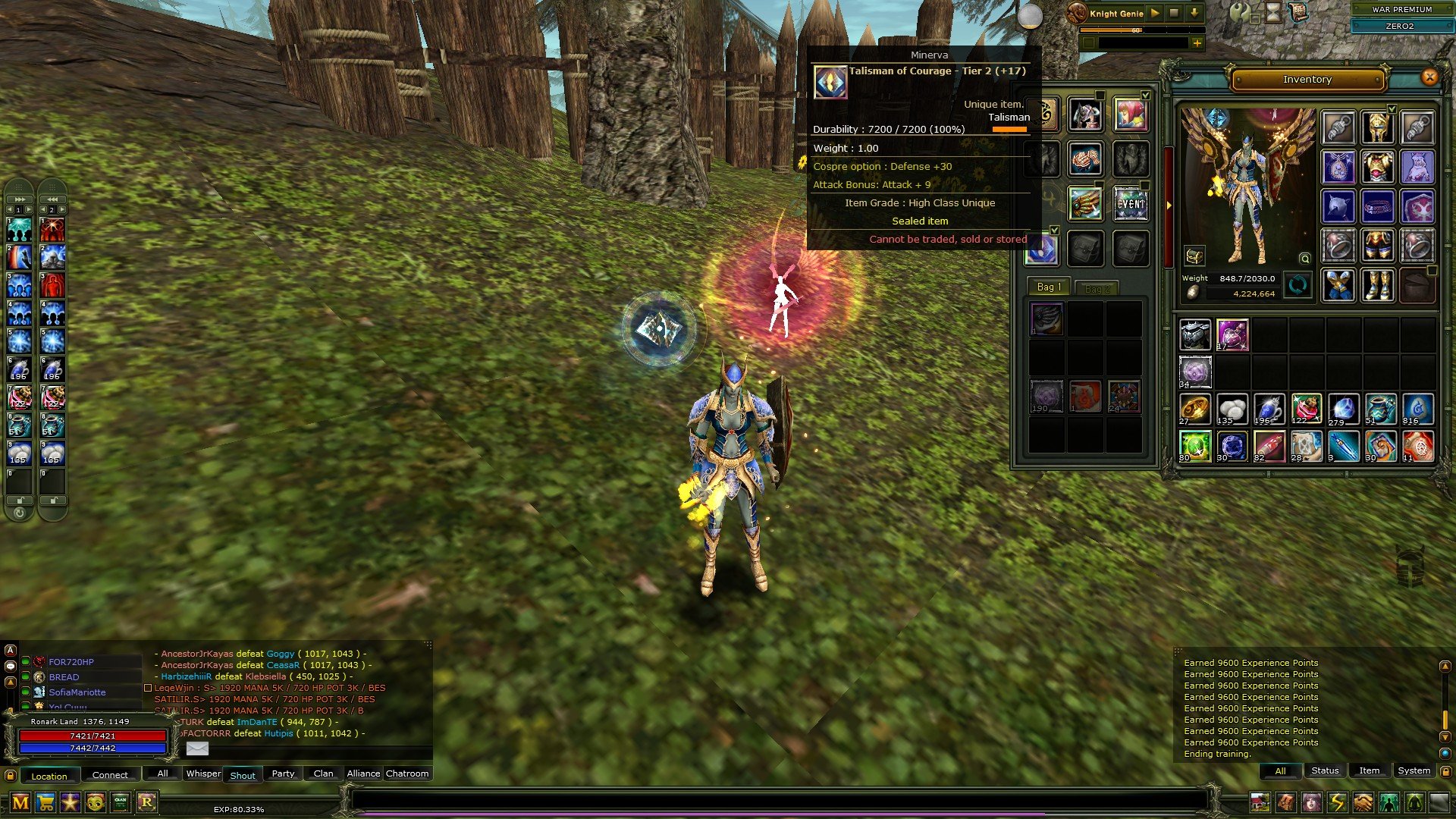
Task: Click the Knight Genie gauge plus control
Action: tap(1197, 42)
